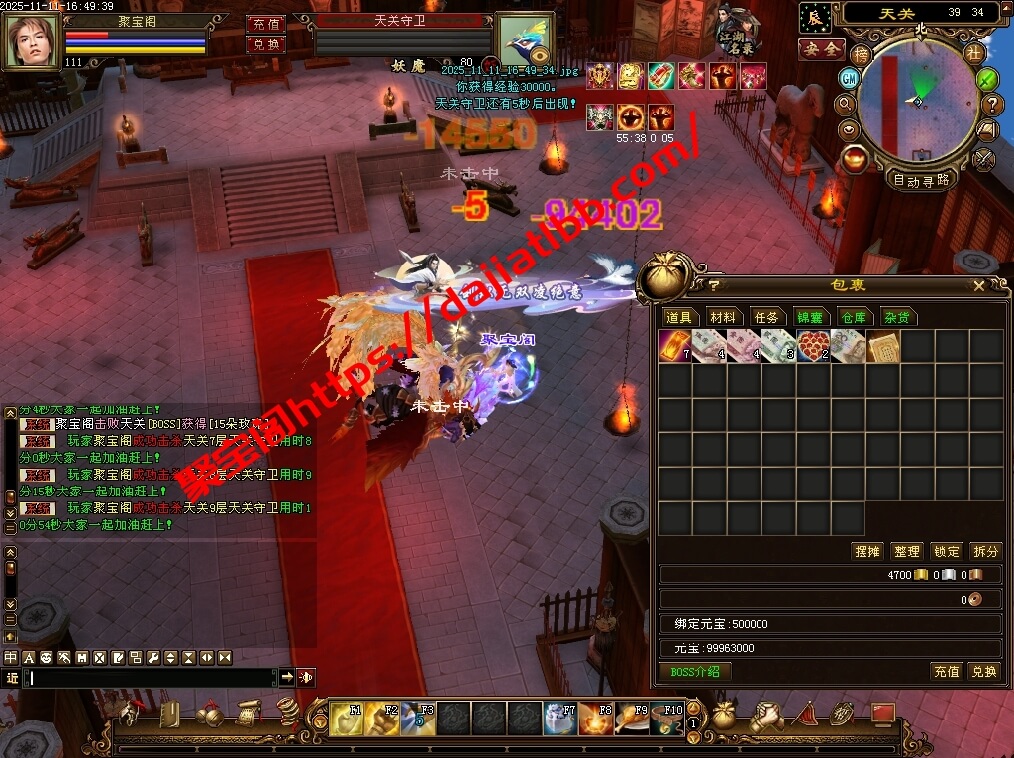Open the 任务 inventory tab
Screen dimensions: 1014x758
click(766, 317)
